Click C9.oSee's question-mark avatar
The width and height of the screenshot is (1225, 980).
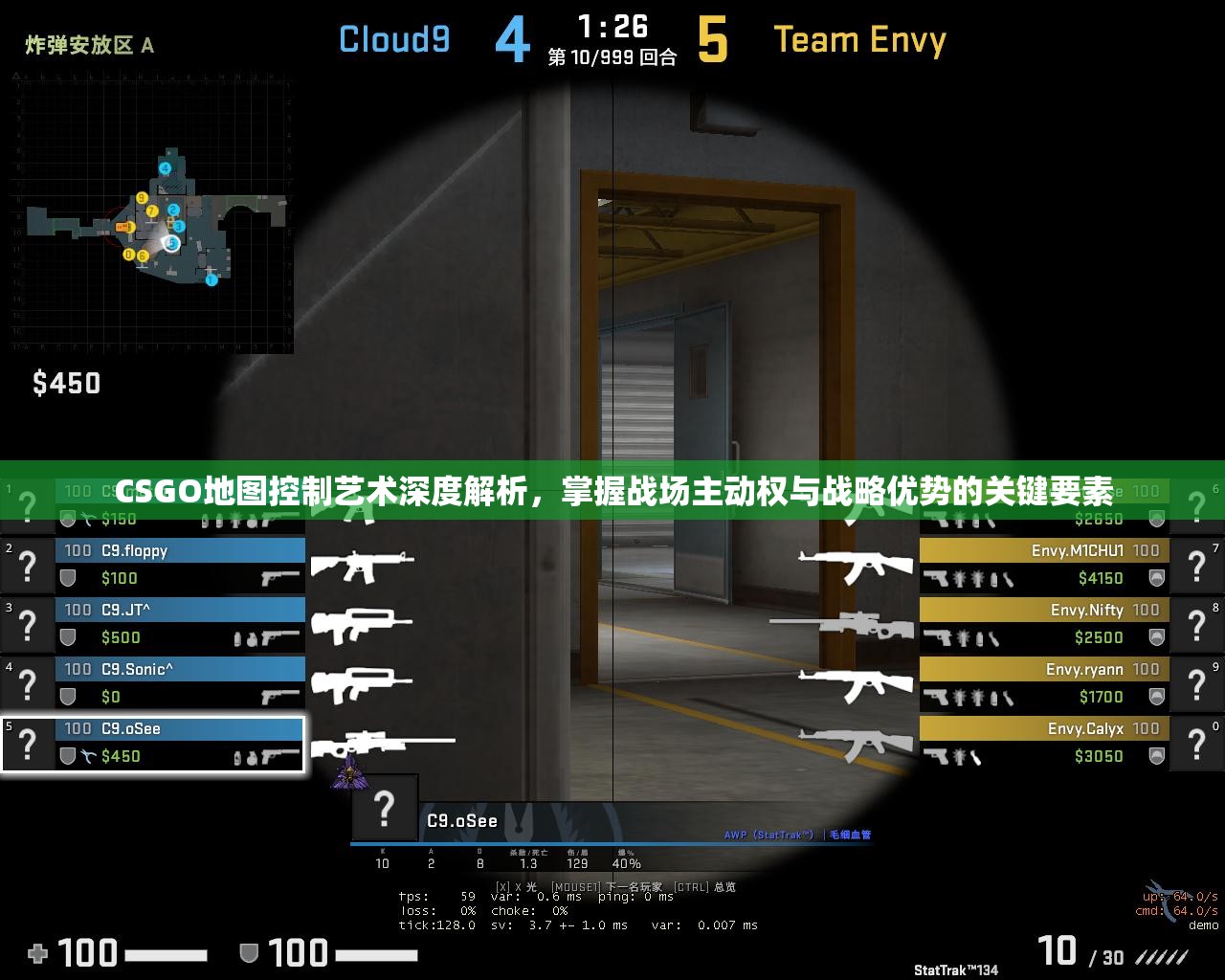click(27, 744)
